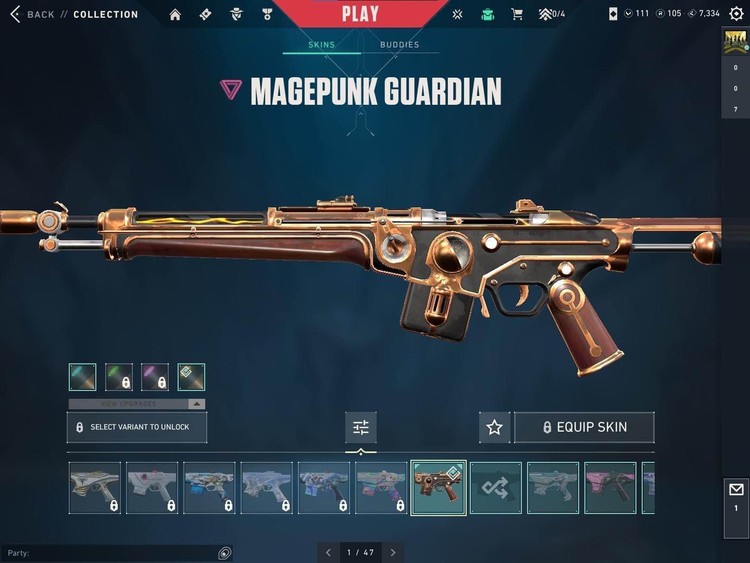Choose the first blue-green variant swatch
Image resolution: width=750 pixels, height=563 pixels.
click(x=83, y=377)
